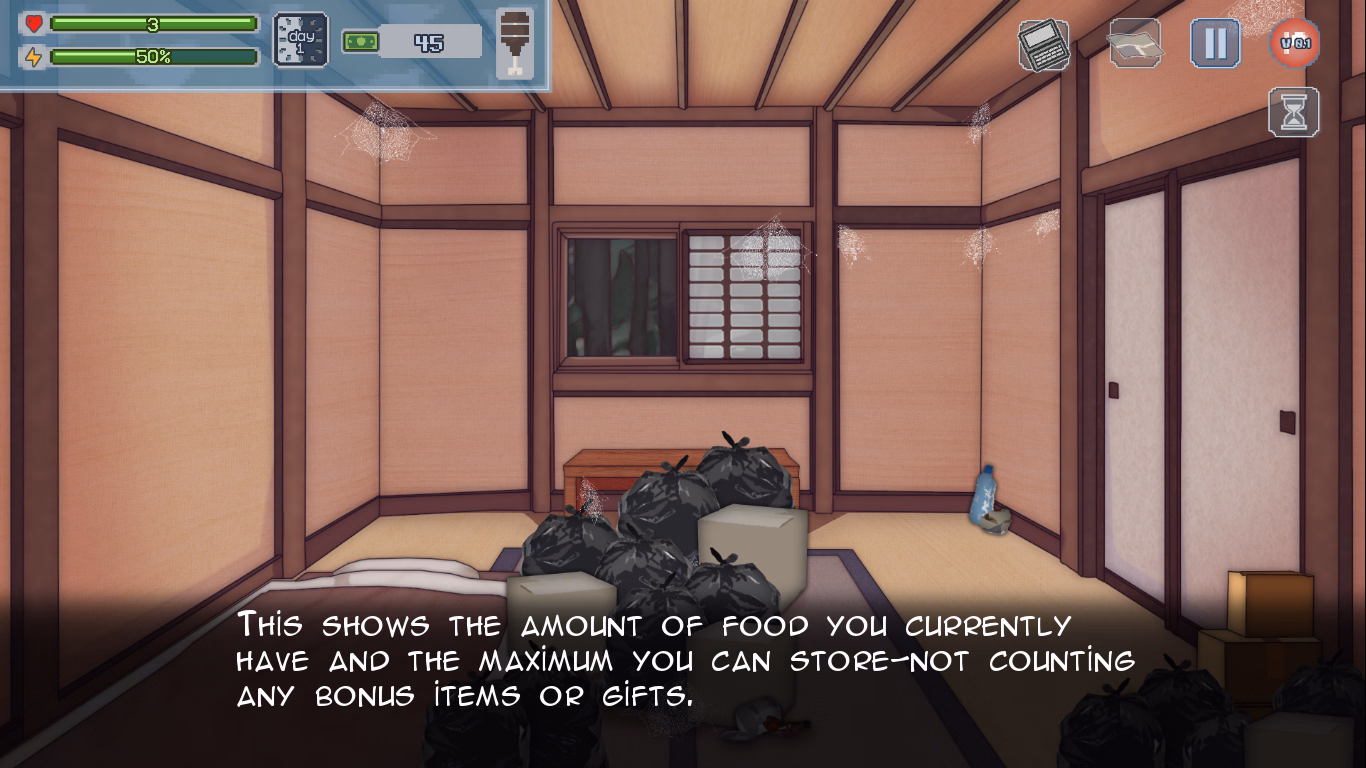Select the red V 0.1 version badge
This screenshot has width=1366, height=768.
(1295, 44)
